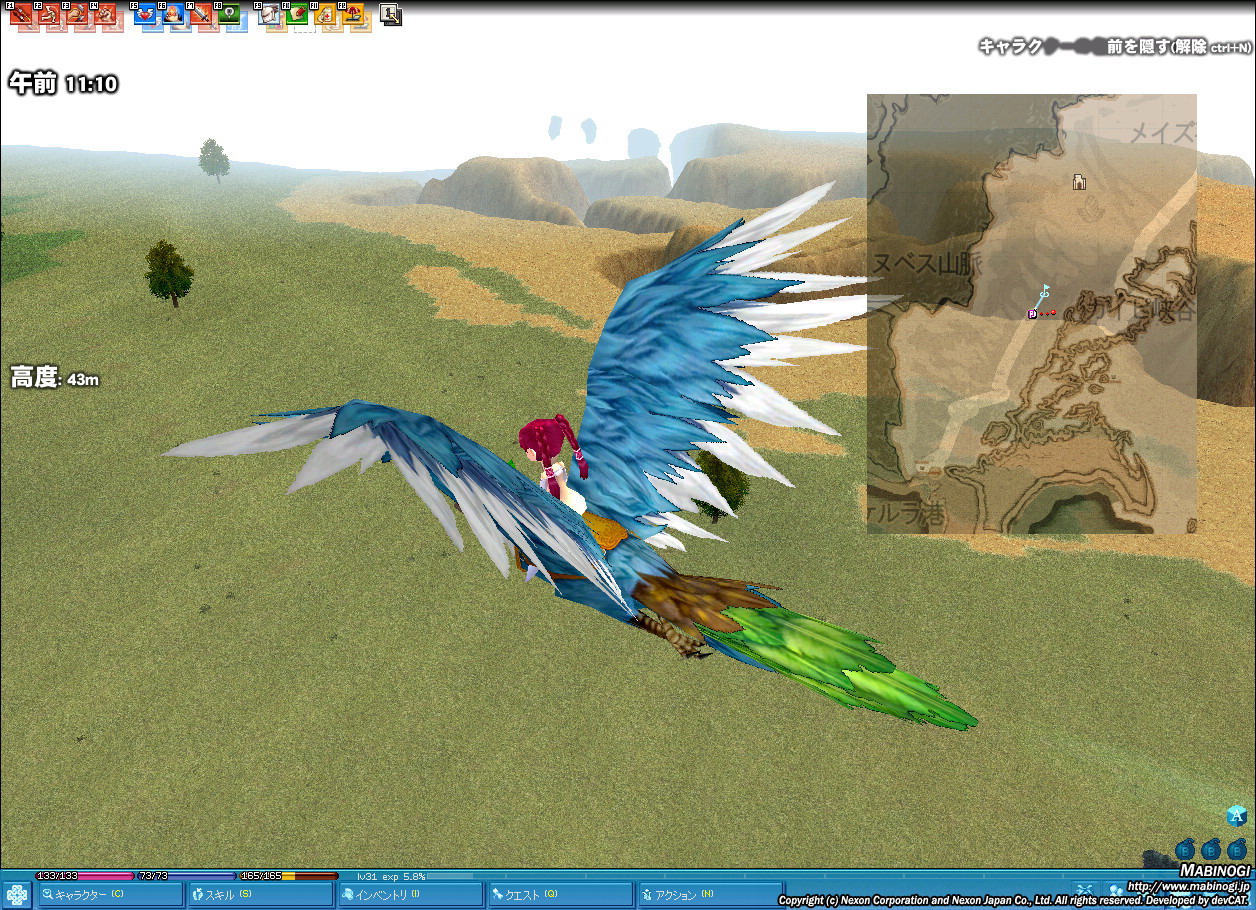1256x910 pixels.
Task: Open the インベントリ (Inventory) window
Action: tap(410, 895)
